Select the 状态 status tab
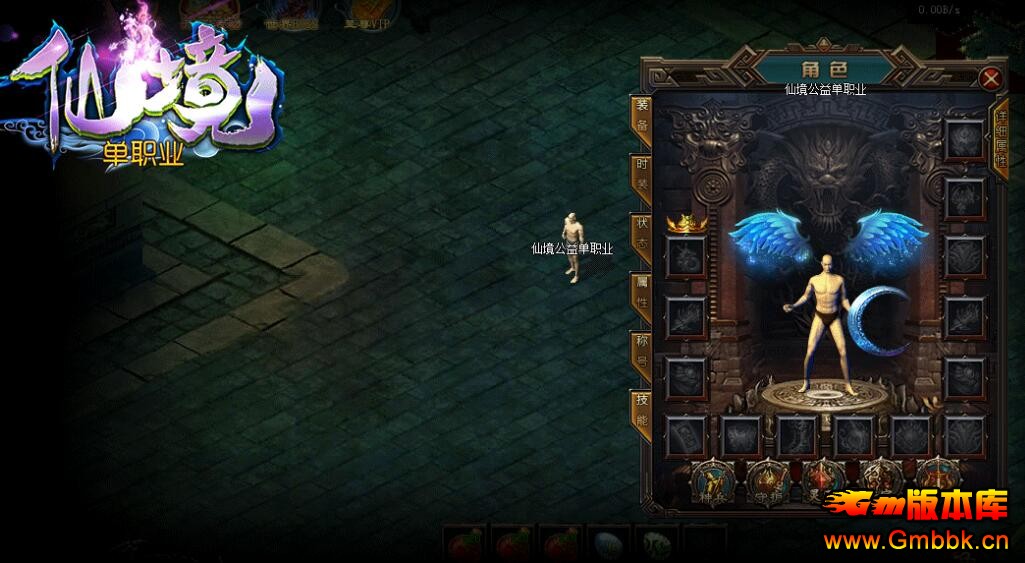Image resolution: width=1025 pixels, height=563 pixels. tap(641, 236)
